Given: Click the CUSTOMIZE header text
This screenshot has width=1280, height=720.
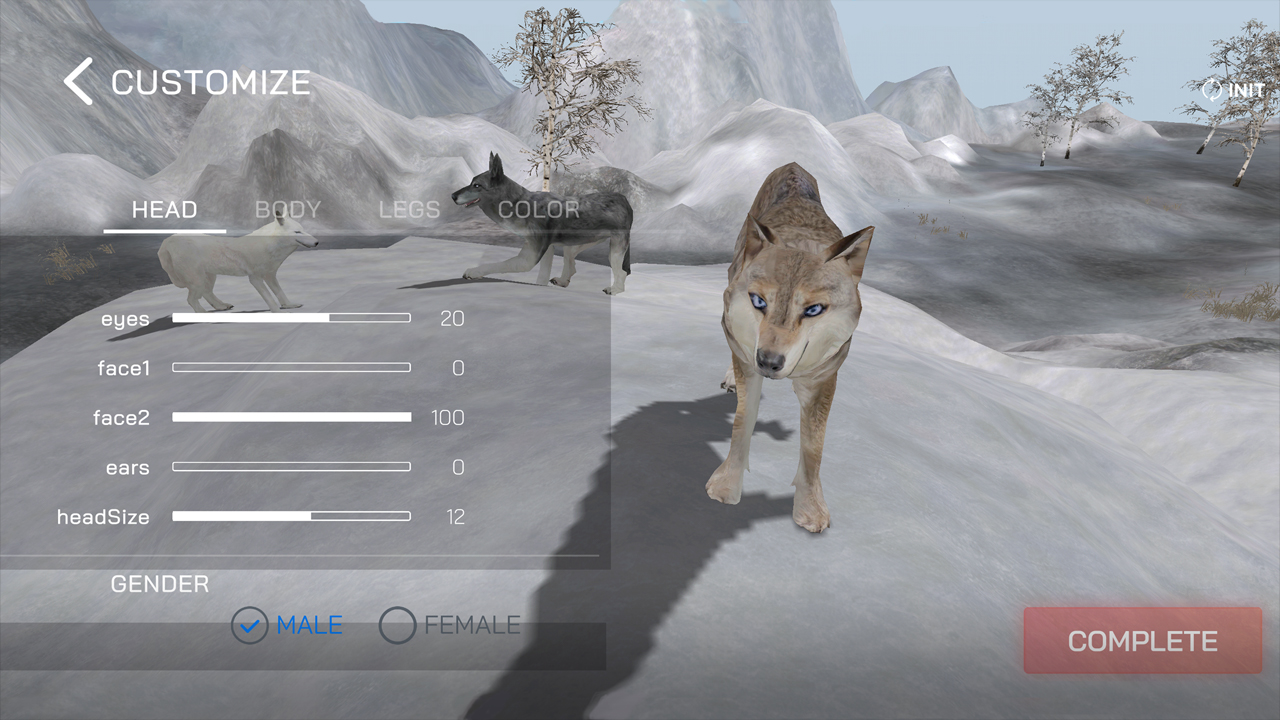Looking at the screenshot, I should [x=212, y=83].
